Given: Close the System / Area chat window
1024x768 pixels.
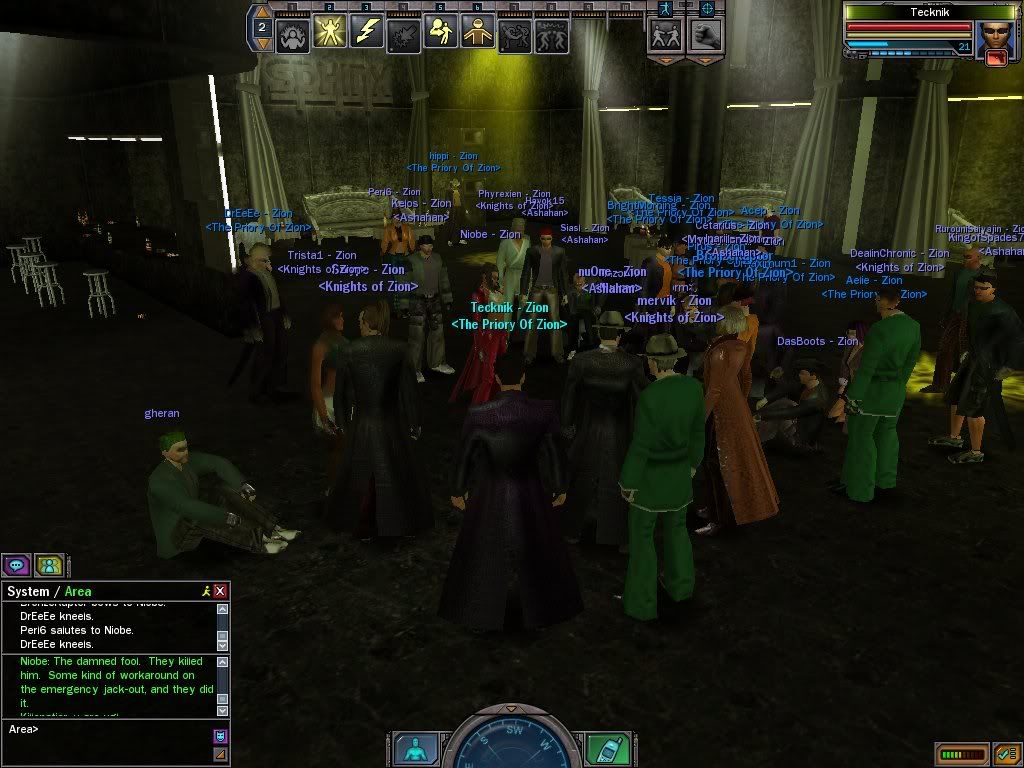Looking at the screenshot, I should pos(220,591).
